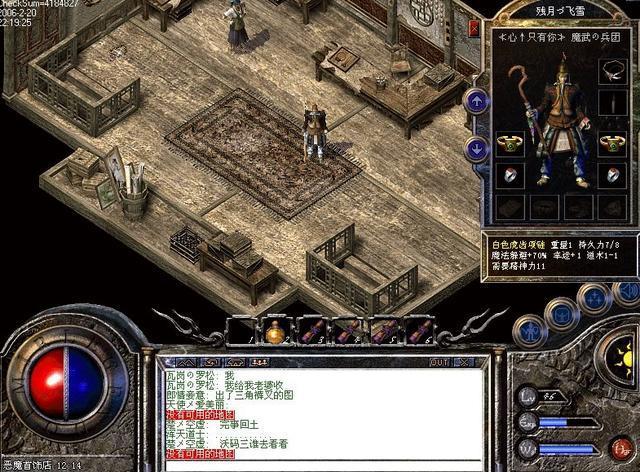Toggle the sound speaker button
The height and width of the screenshot is (472, 640).
[628, 292]
